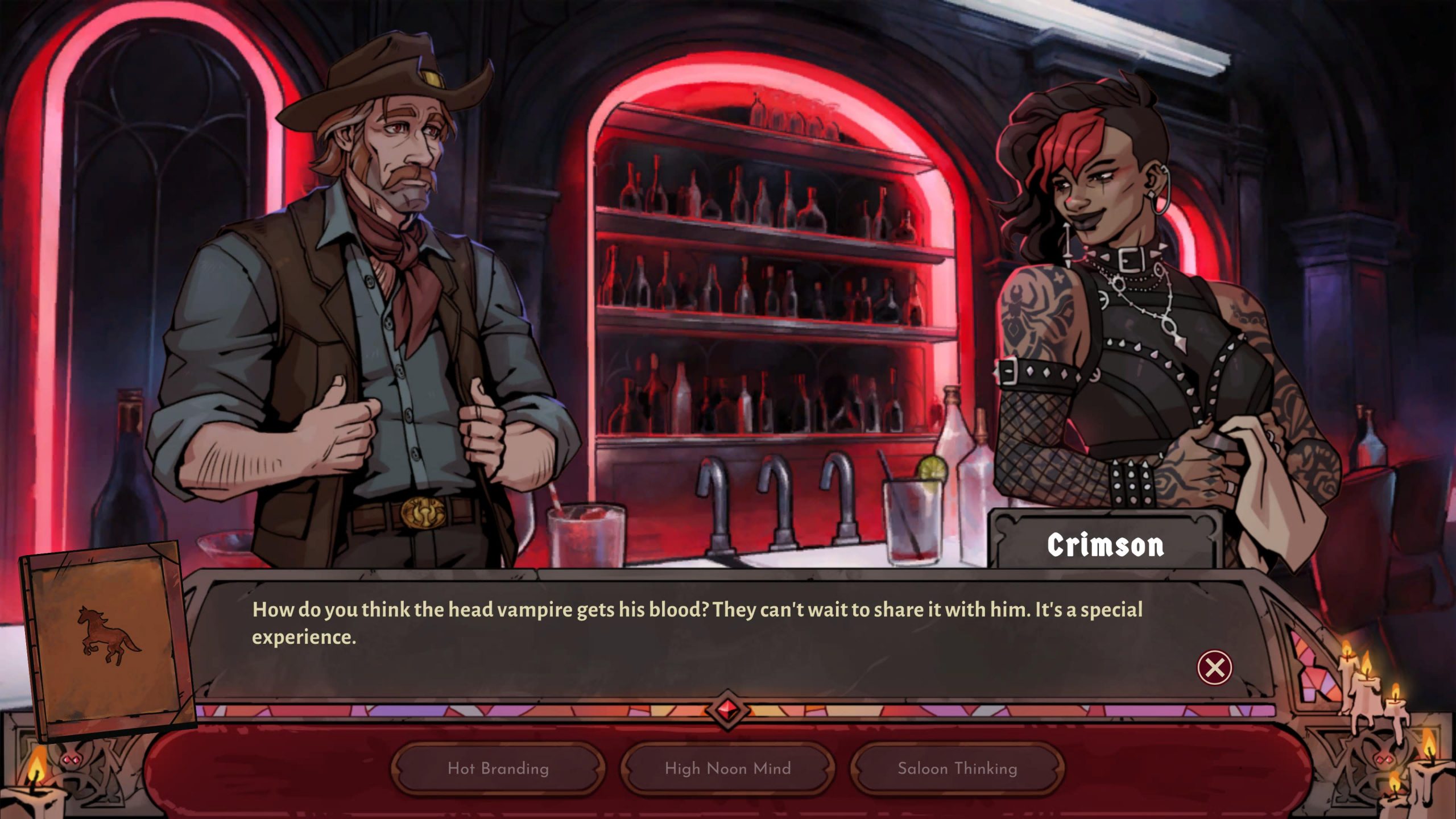
Task: Select the High Noon Mind option
Action: pyautogui.click(x=727, y=768)
